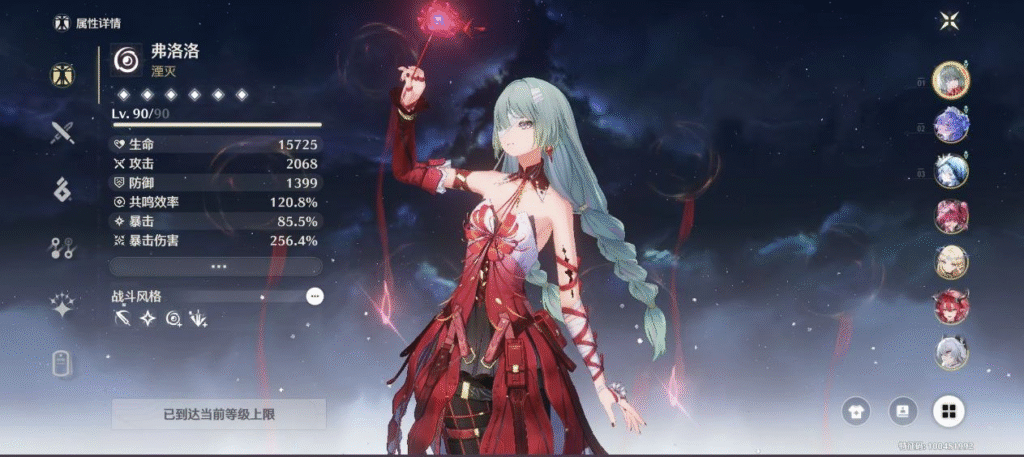The image size is (1024, 457).
Task: Pick the blonde-haired character portrait
Action: 950,261
